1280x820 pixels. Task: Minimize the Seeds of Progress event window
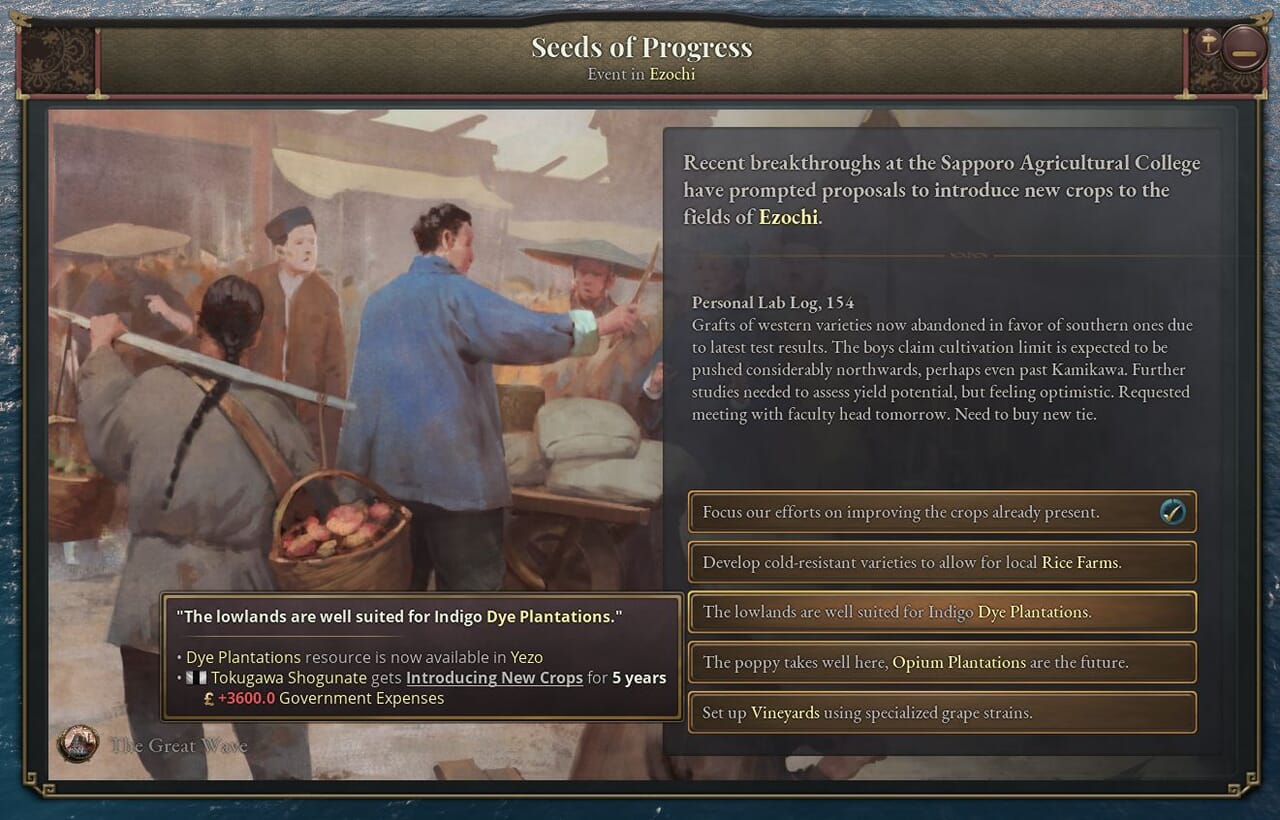coord(1243,48)
